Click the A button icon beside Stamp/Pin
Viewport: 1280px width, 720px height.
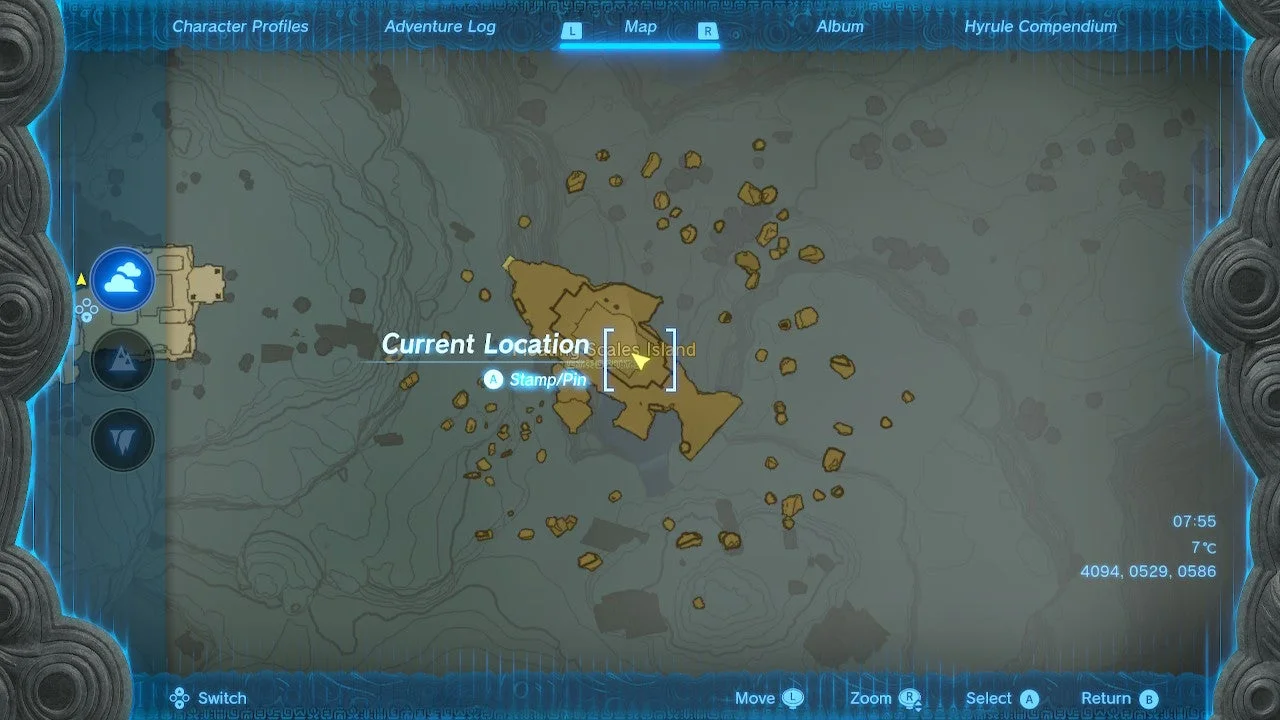point(493,379)
